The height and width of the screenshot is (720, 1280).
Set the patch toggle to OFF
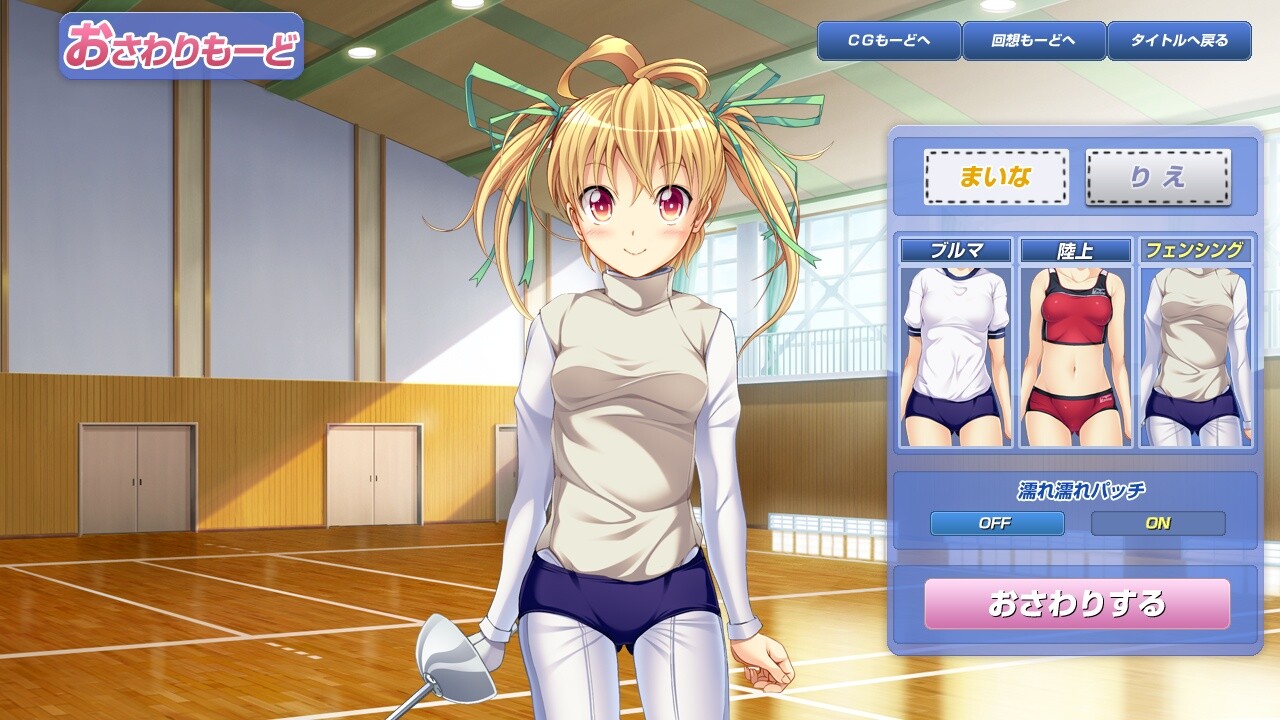pos(997,523)
